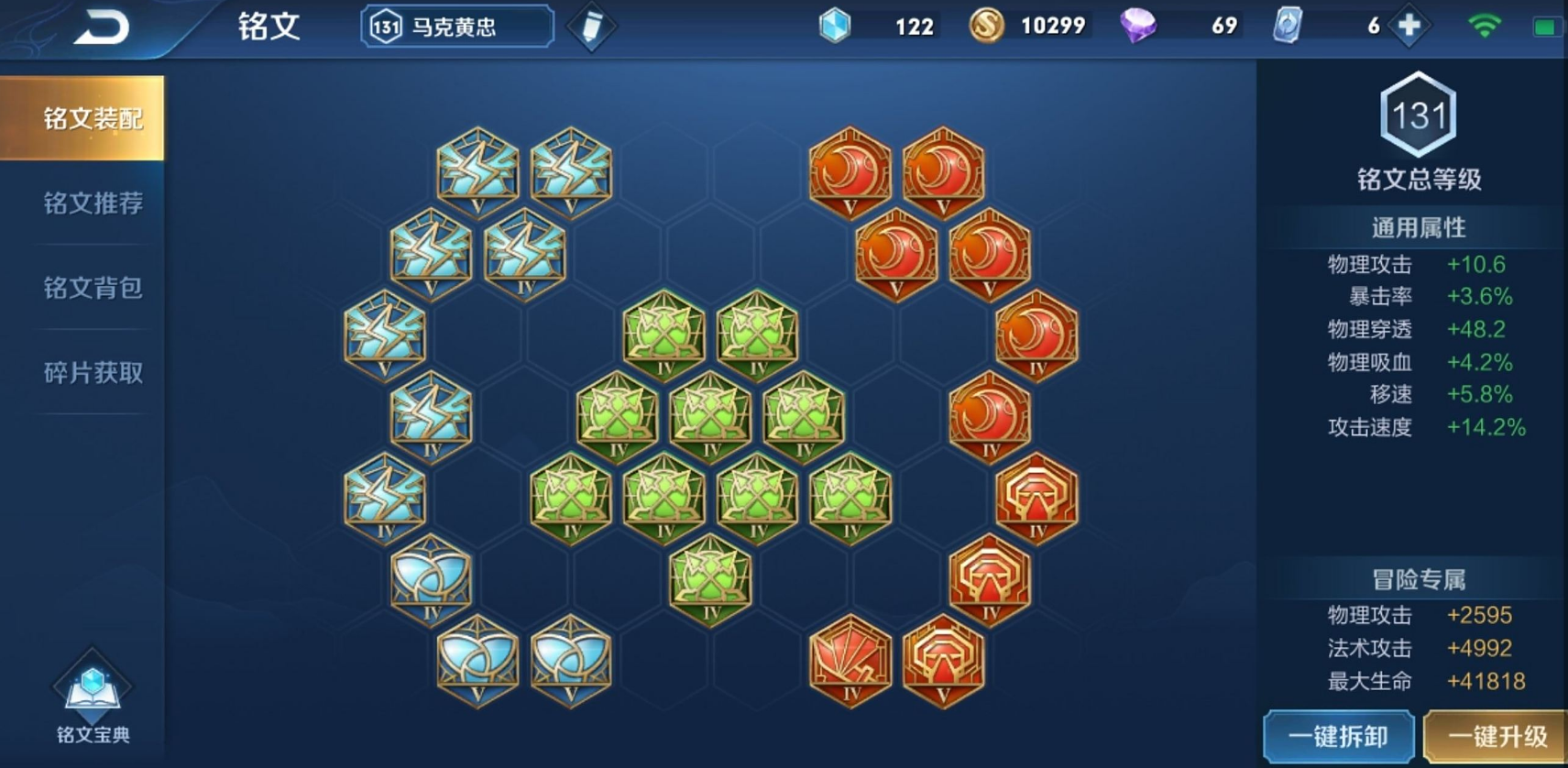Select the 铭文装配 tab

point(93,118)
